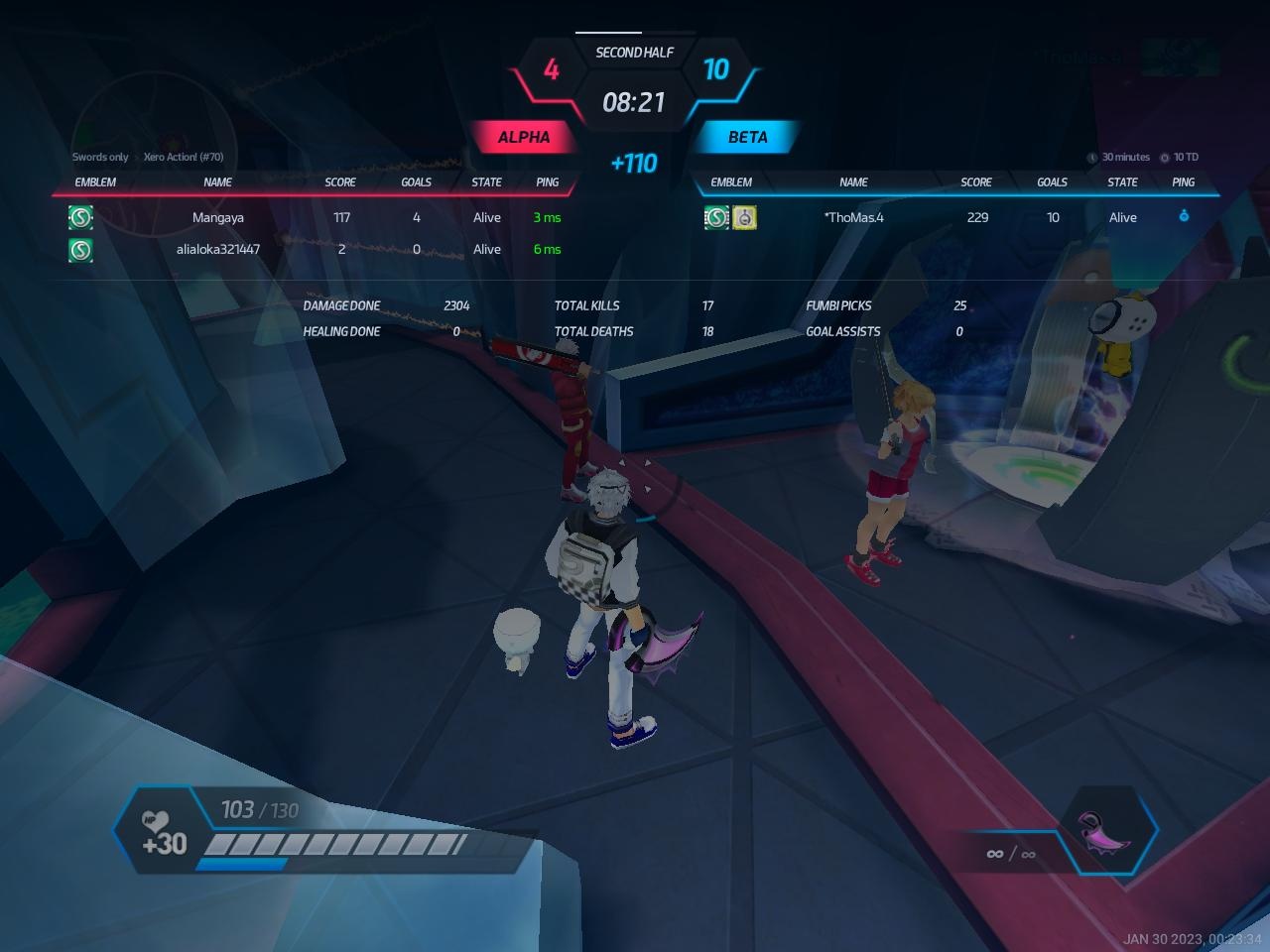Click the Alpha team SCORE column header
This screenshot has width=1270, height=952.
[x=340, y=182]
